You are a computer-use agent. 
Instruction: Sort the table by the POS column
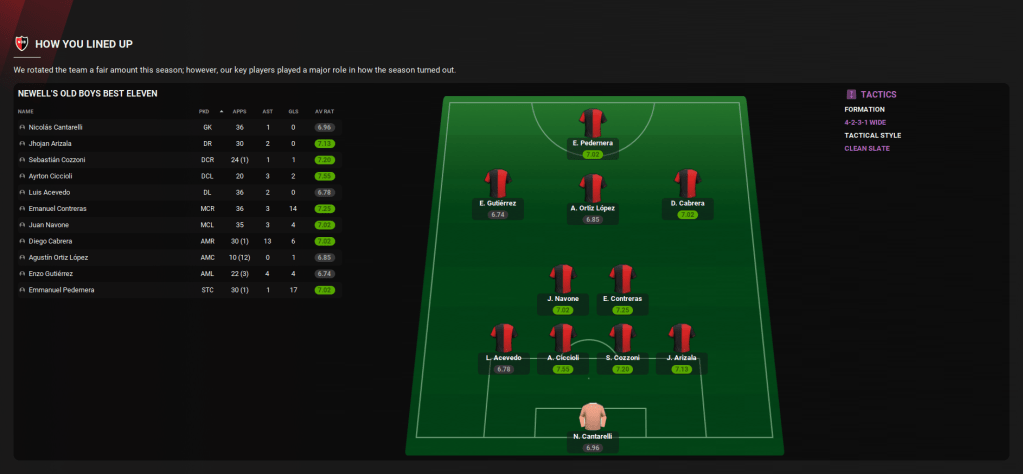tap(204, 111)
